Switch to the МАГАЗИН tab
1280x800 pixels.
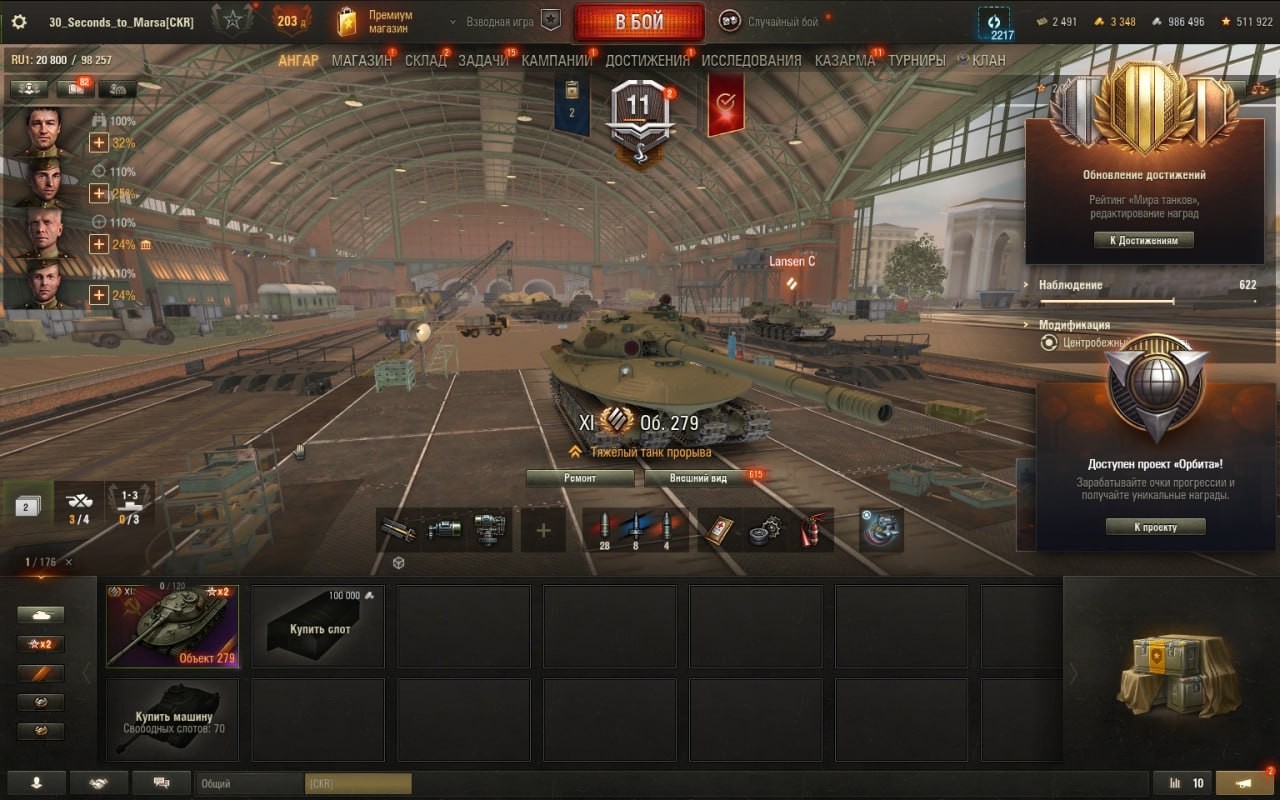point(361,60)
